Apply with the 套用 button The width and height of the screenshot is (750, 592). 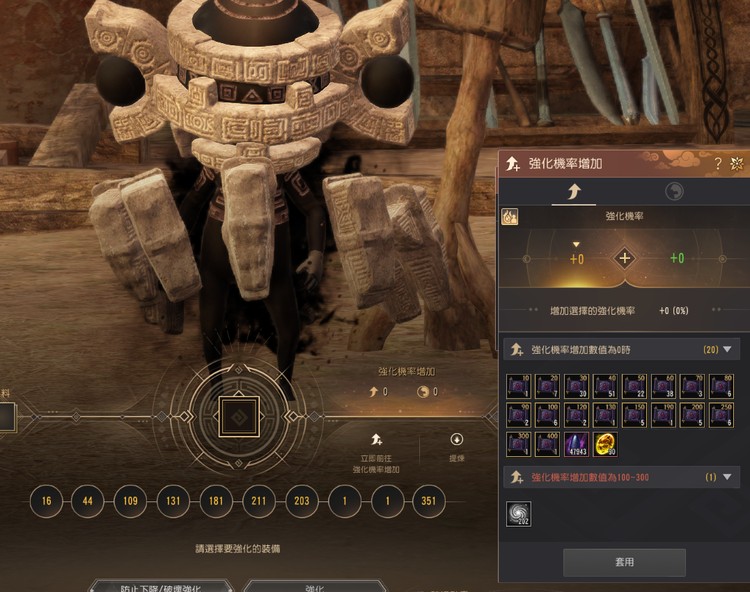(624, 562)
